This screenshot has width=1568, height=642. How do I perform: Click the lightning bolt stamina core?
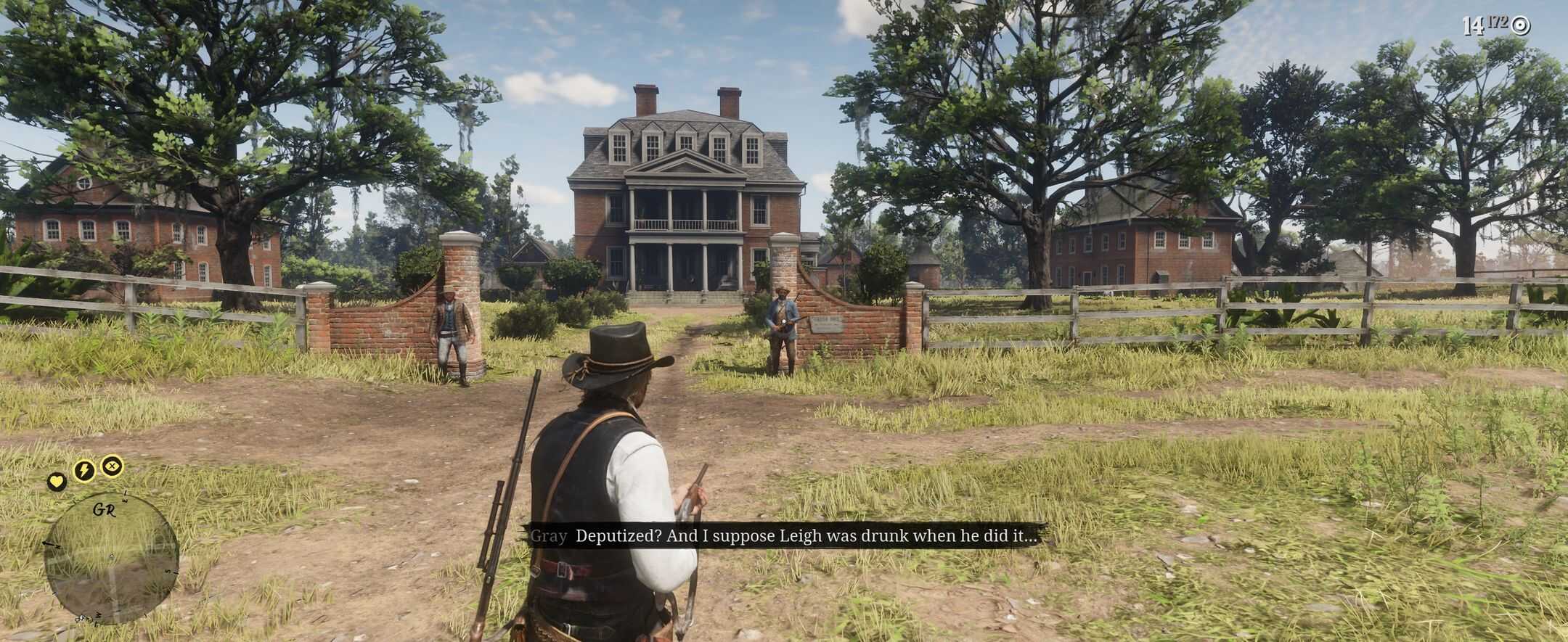coord(84,470)
